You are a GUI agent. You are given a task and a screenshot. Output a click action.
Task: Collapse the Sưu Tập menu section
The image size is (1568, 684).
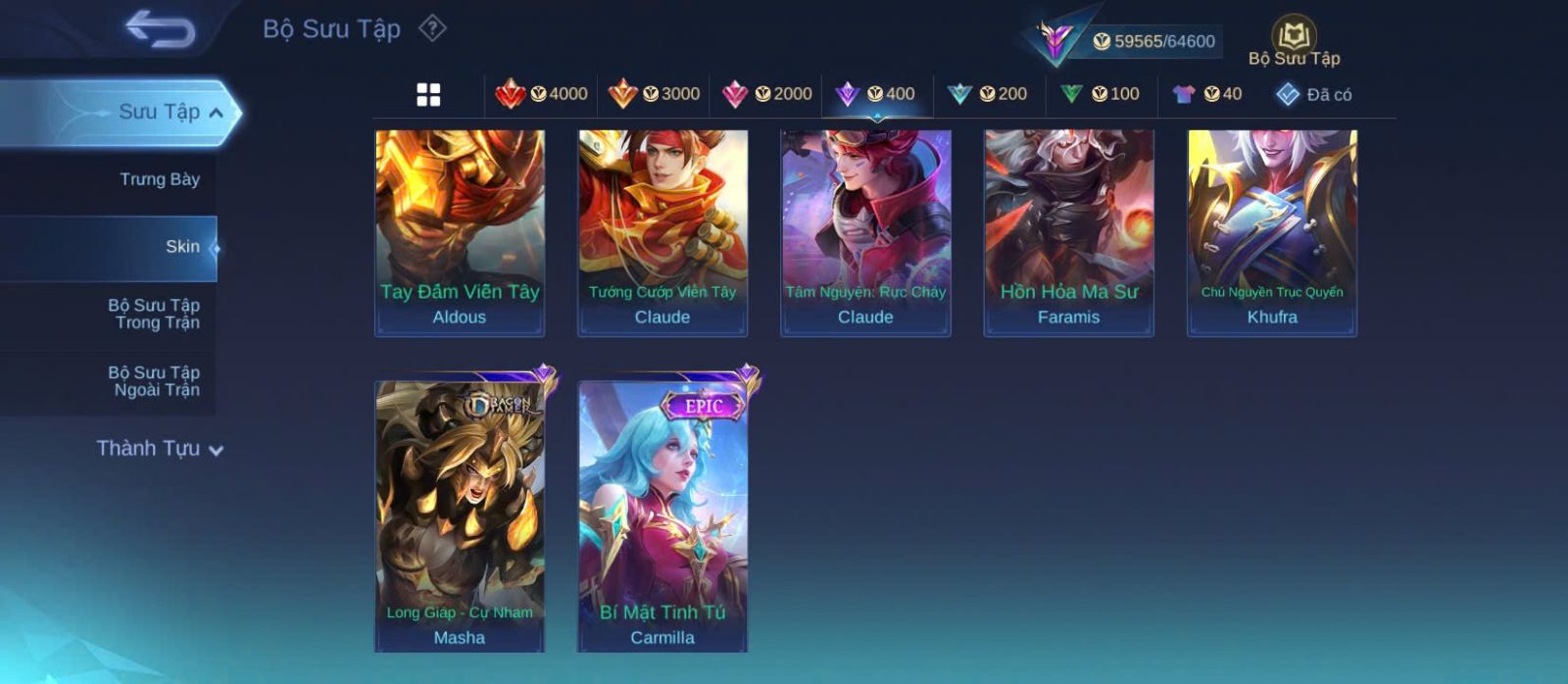click(x=216, y=113)
